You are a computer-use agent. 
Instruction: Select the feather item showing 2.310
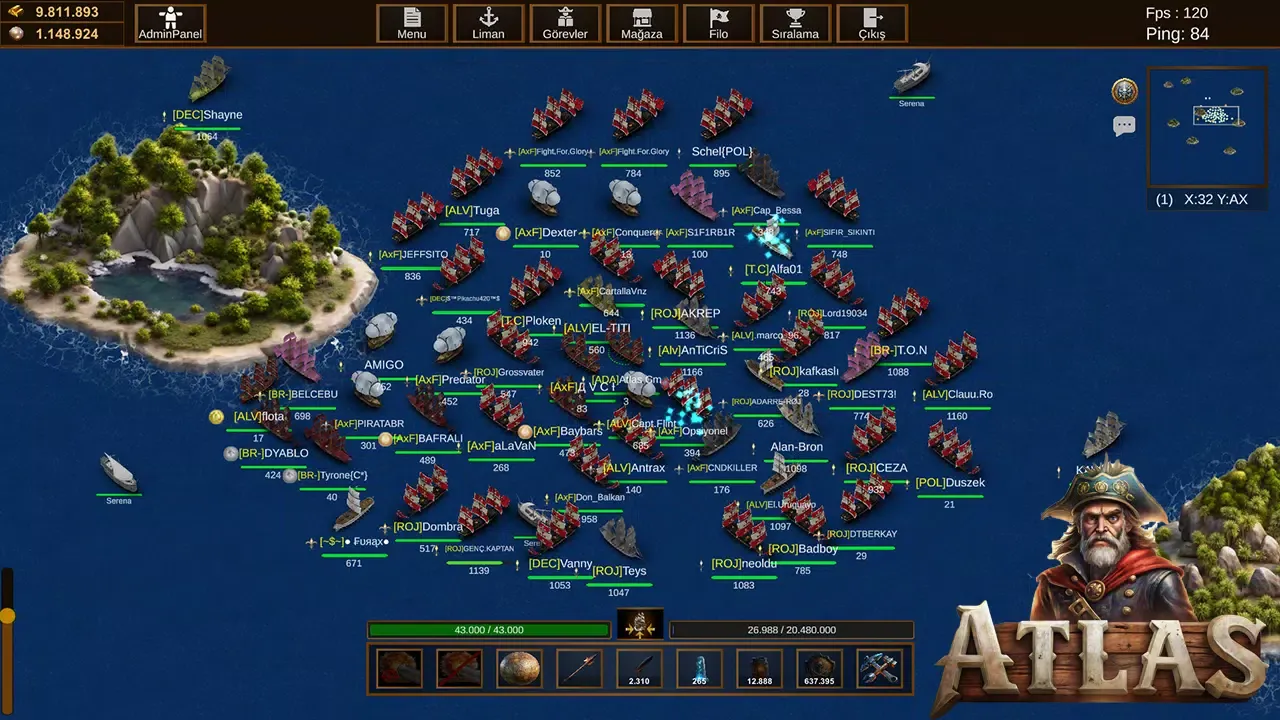coord(638,668)
